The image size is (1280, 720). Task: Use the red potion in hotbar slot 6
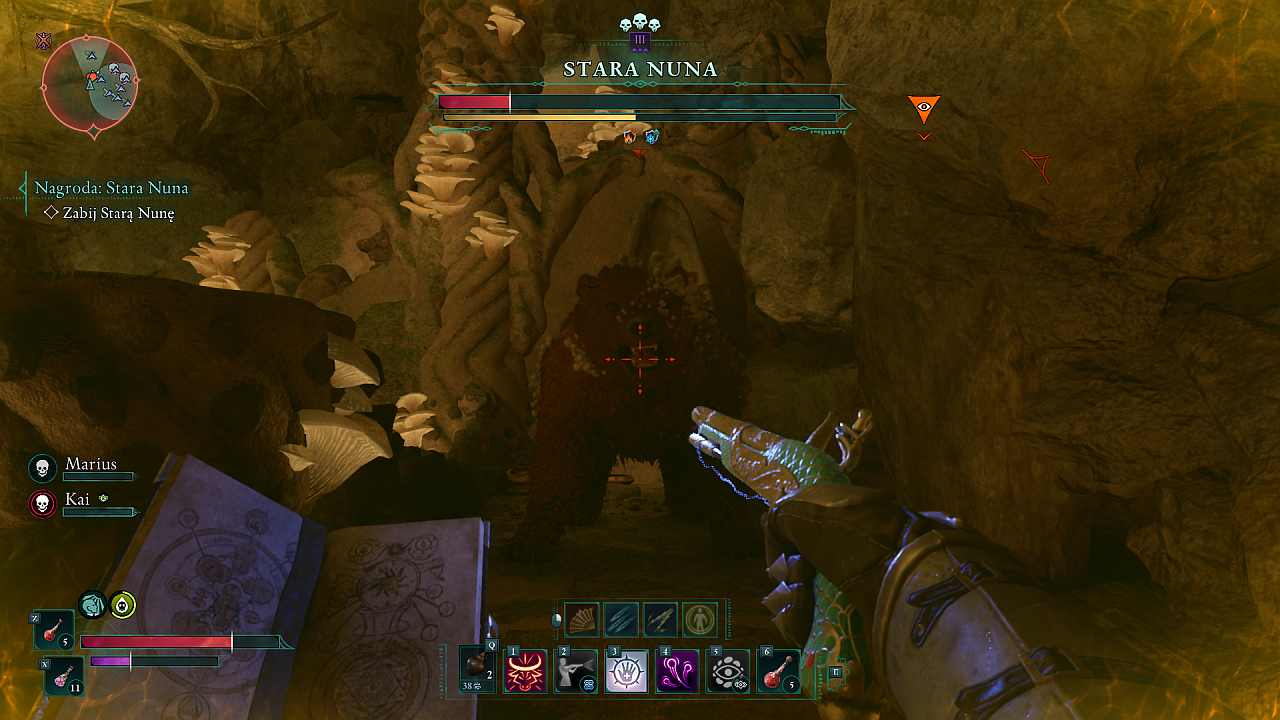pos(778,671)
